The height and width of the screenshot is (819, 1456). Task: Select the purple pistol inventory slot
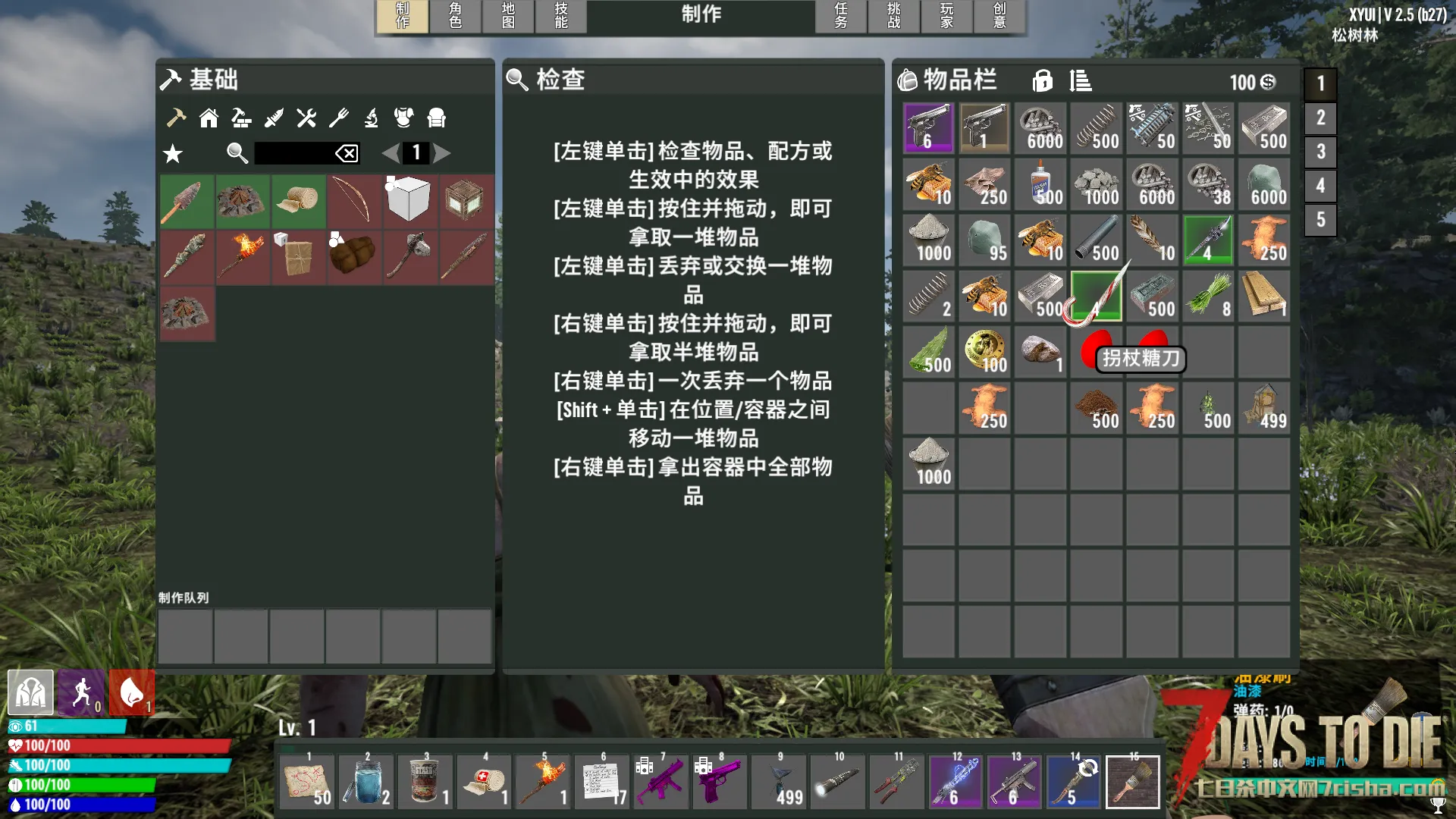pos(928,128)
